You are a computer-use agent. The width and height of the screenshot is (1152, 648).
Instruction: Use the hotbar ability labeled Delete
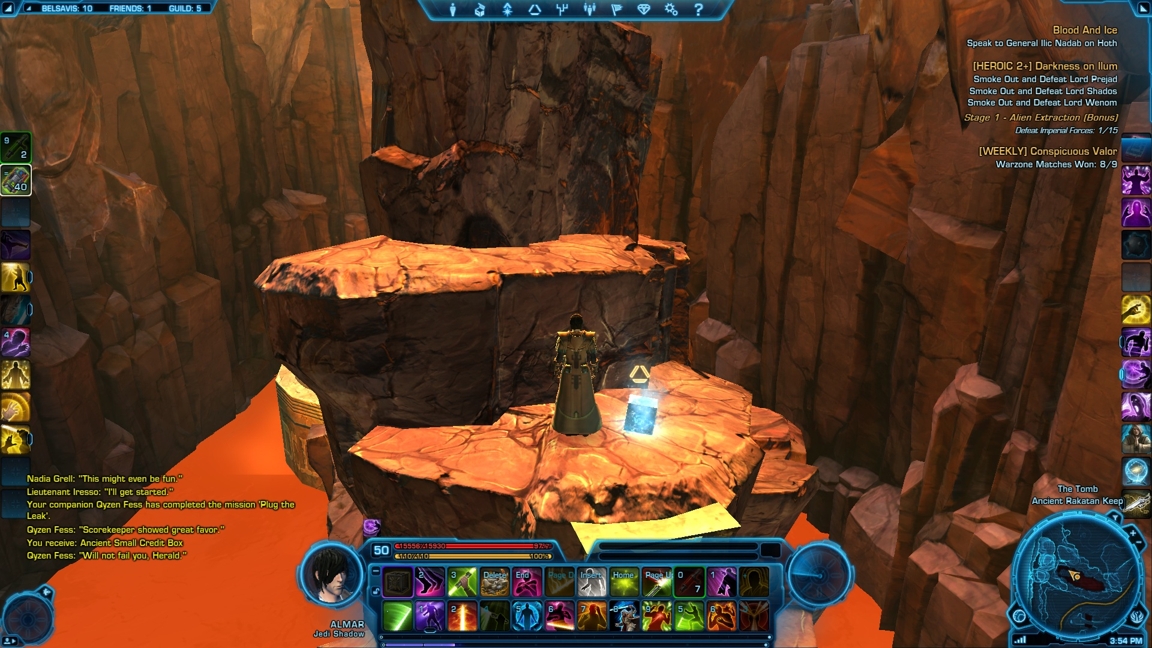494,582
